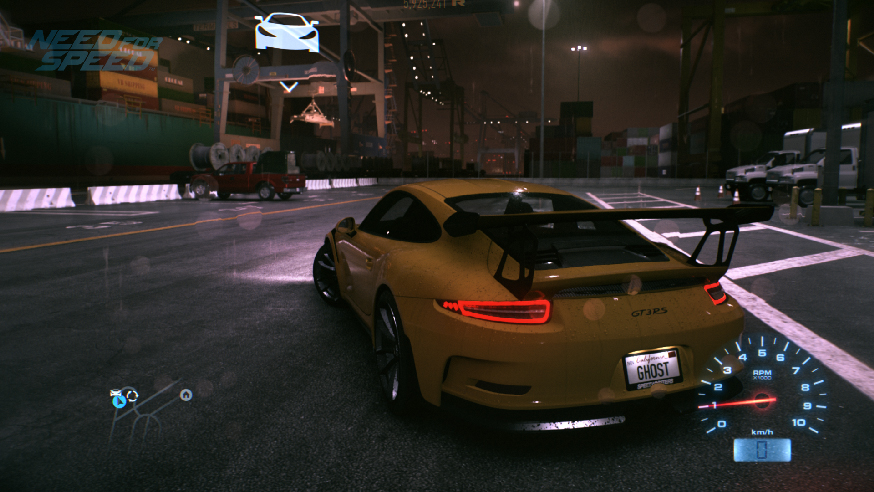
Task: Click the white car marker icon
Action: 287,32
